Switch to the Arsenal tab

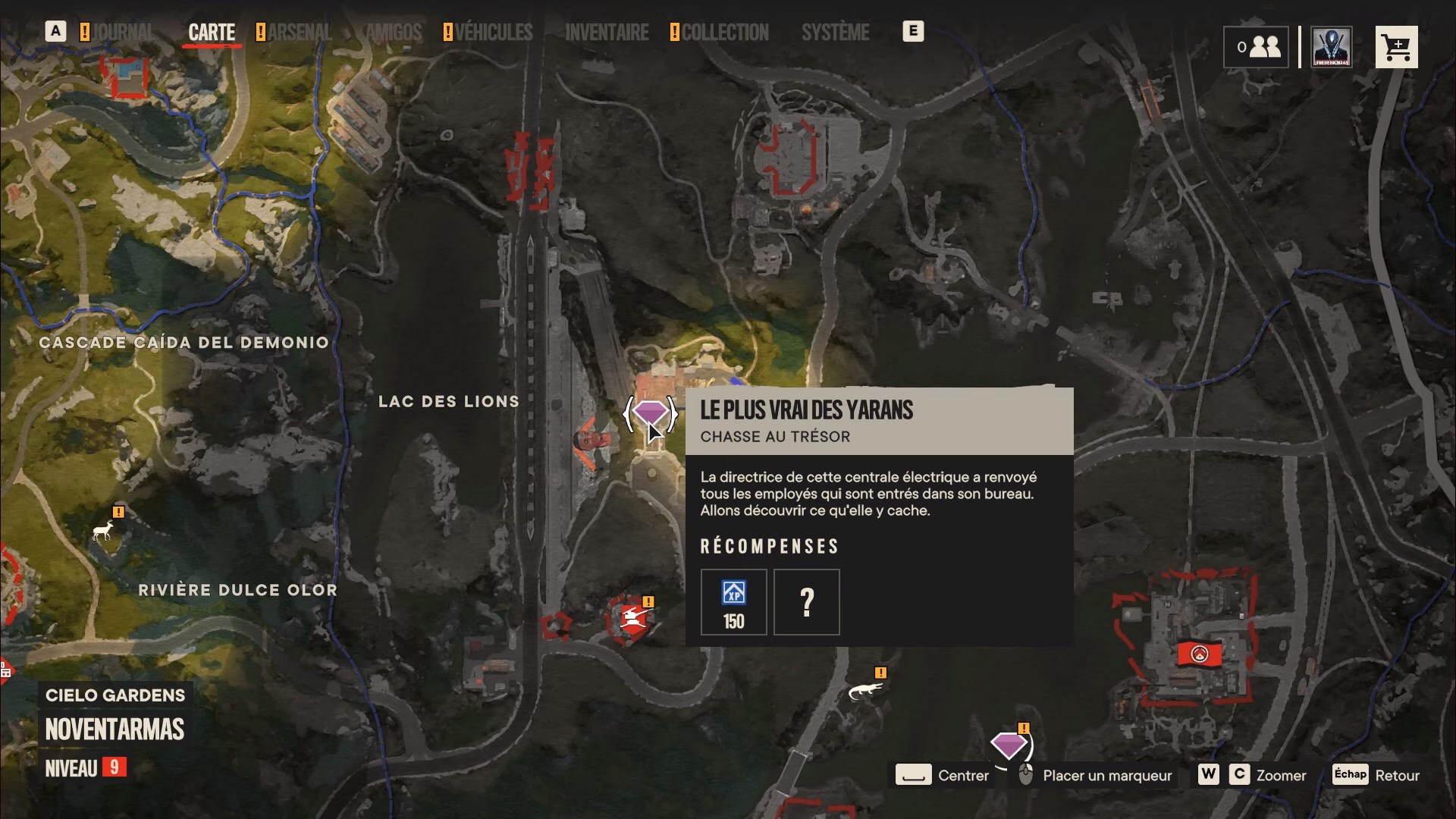pyautogui.click(x=299, y=32)
